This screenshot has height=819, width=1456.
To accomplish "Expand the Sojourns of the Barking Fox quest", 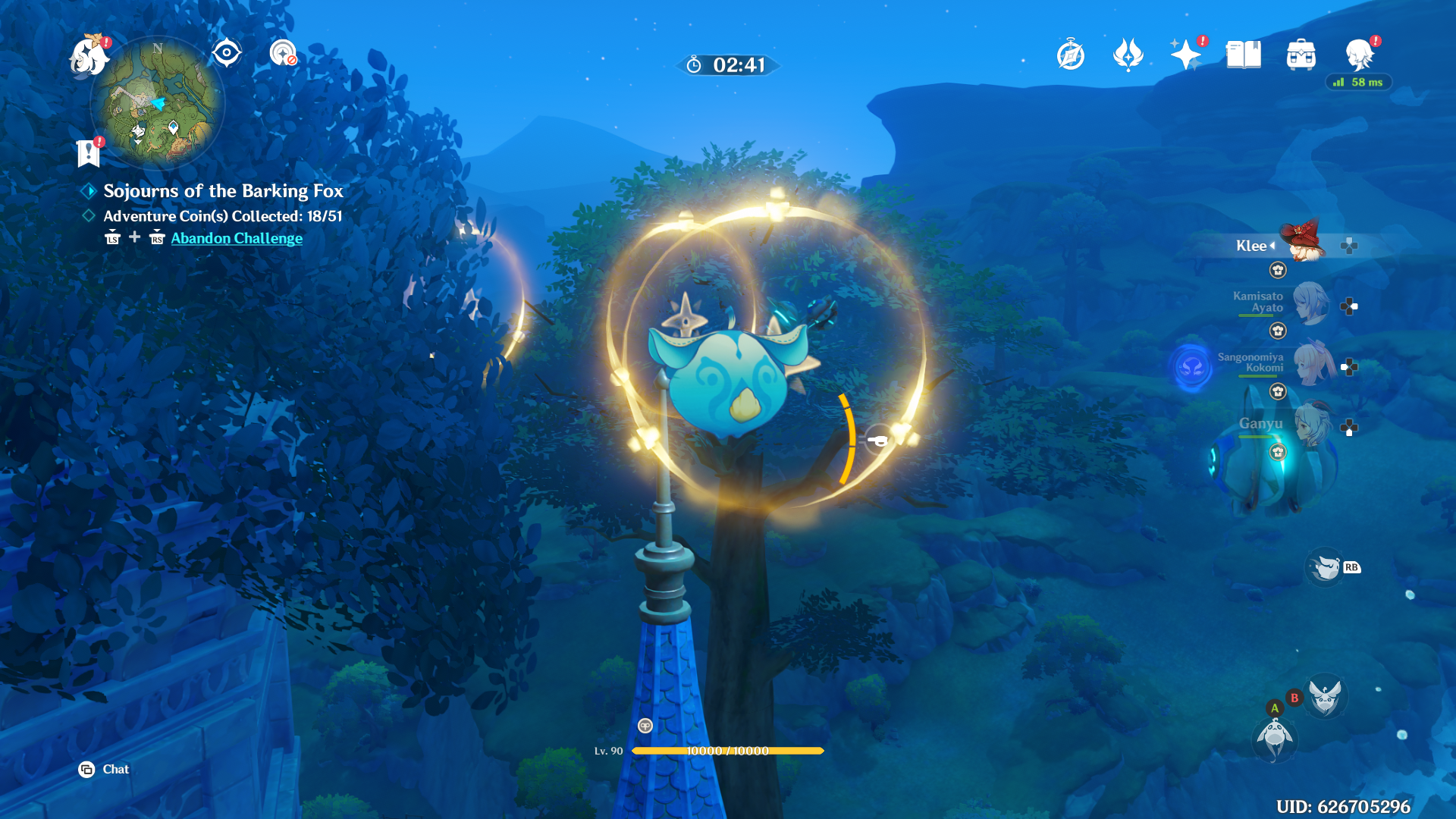I will coord(89,191).
